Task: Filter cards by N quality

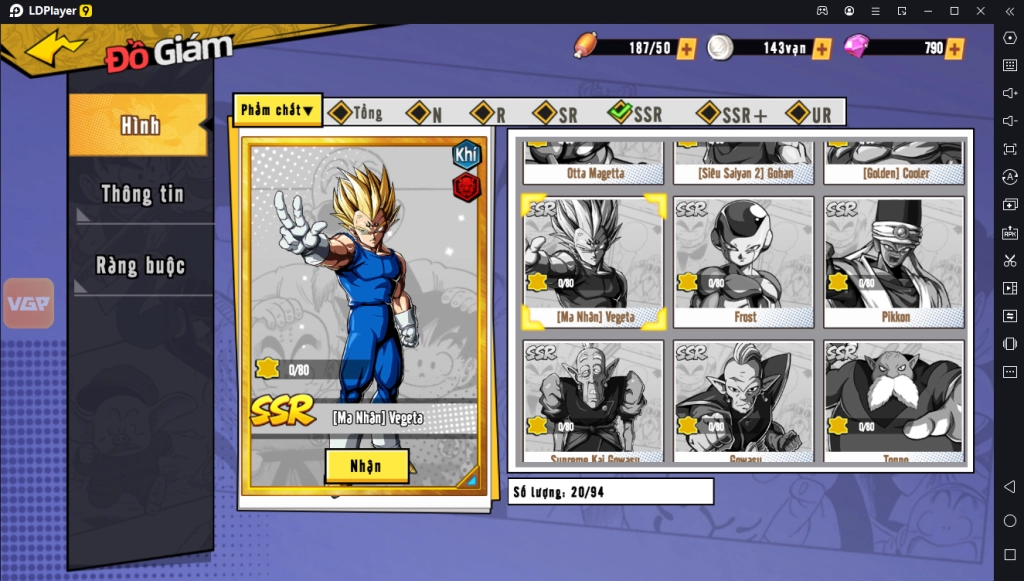Action: [x=425, y=114]
